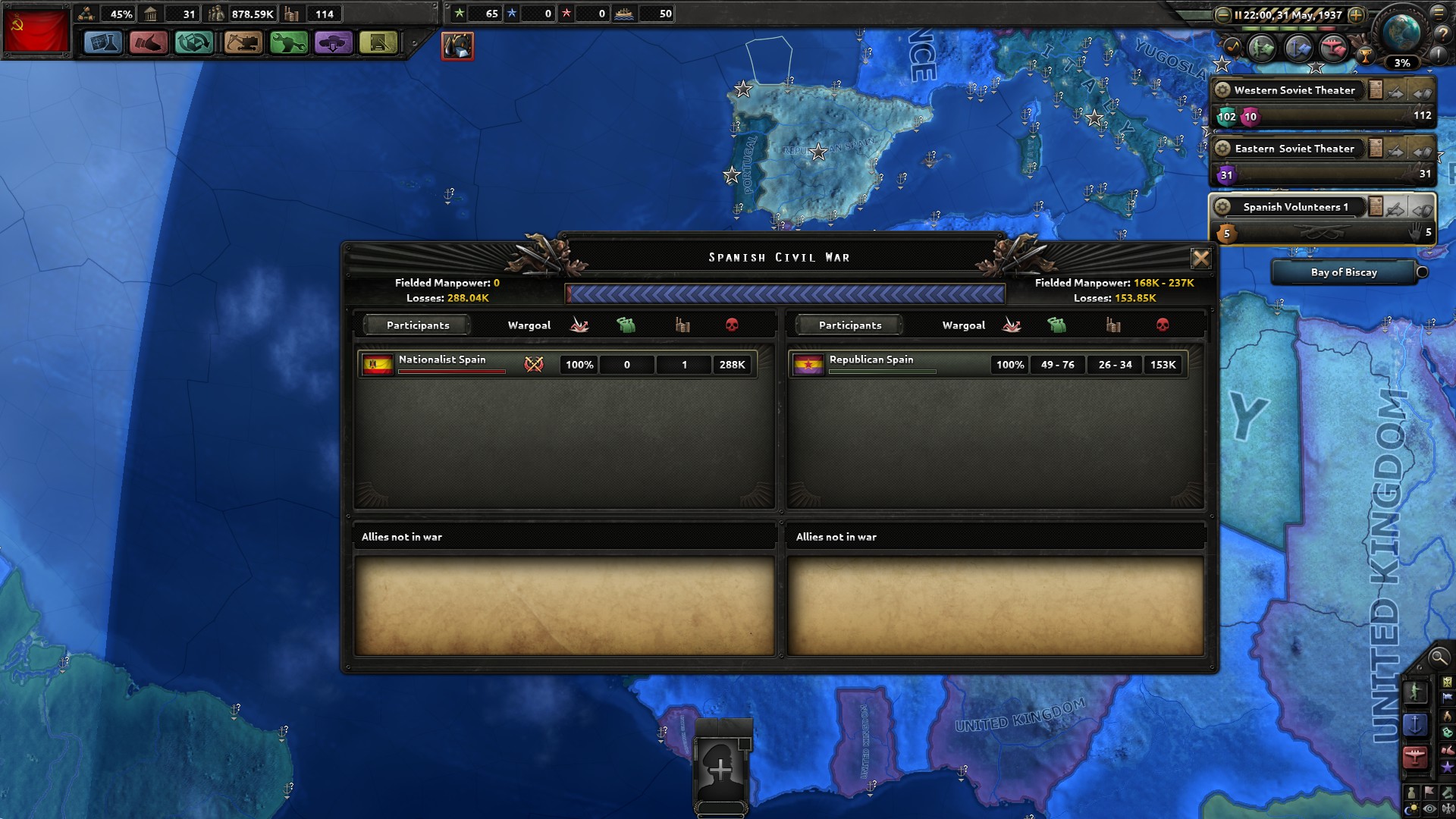
Task: Toggle the weather display icon
Action: coord(1447,808)
